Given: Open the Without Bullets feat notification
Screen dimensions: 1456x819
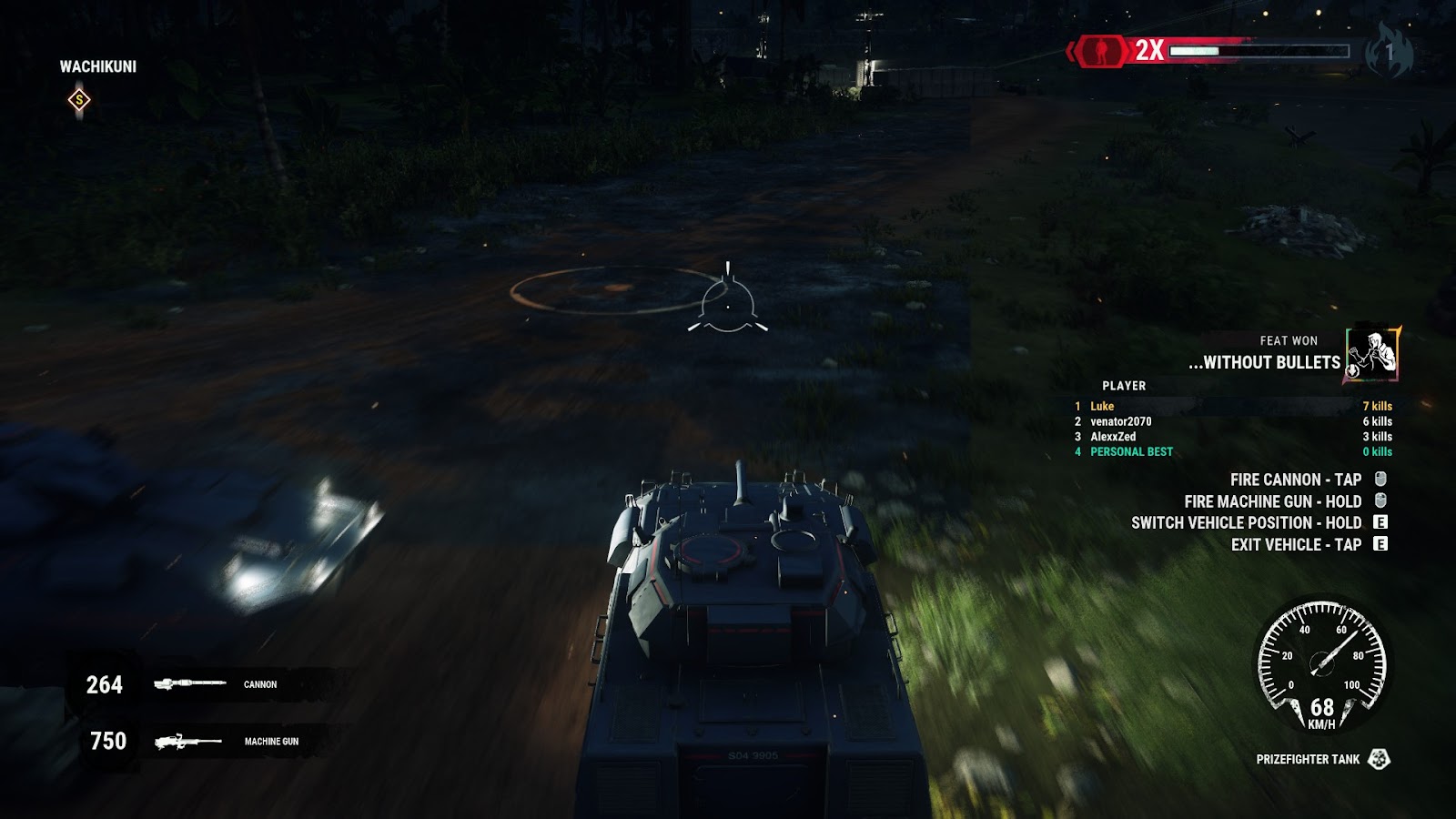Looking at the screenshot, I should tap(1292, 353).
